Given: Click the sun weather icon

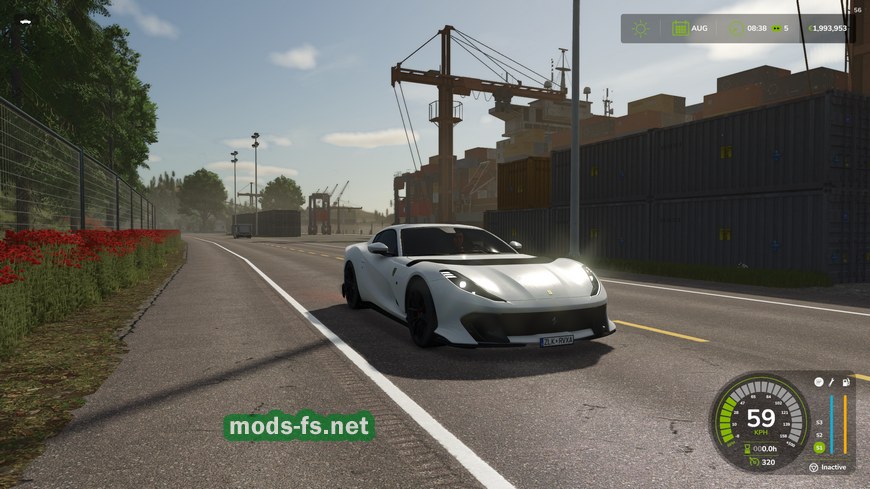Looking at the screenshot, I should (641, 28).
